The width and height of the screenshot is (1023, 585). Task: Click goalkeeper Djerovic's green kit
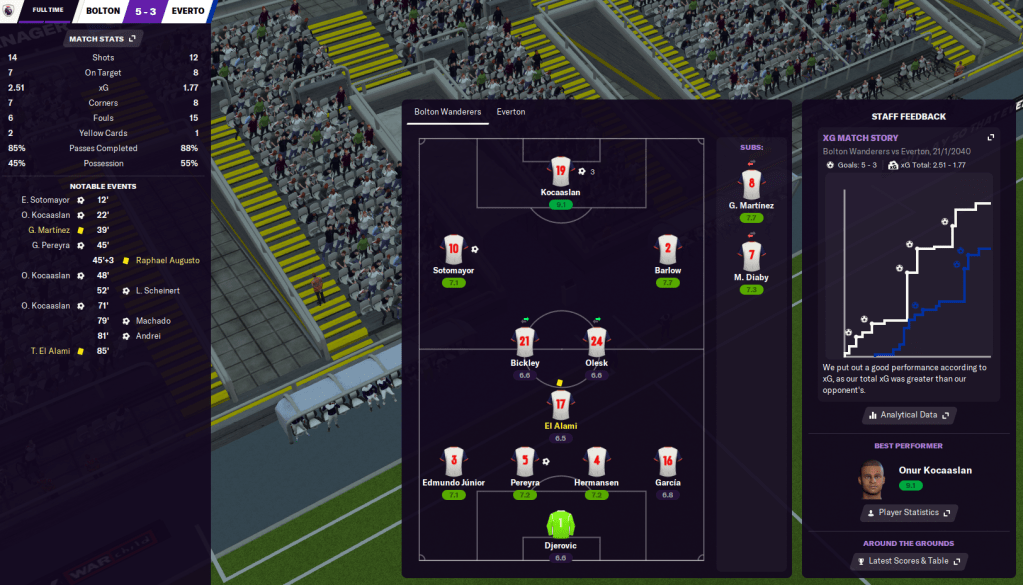(x=560, y=523)
